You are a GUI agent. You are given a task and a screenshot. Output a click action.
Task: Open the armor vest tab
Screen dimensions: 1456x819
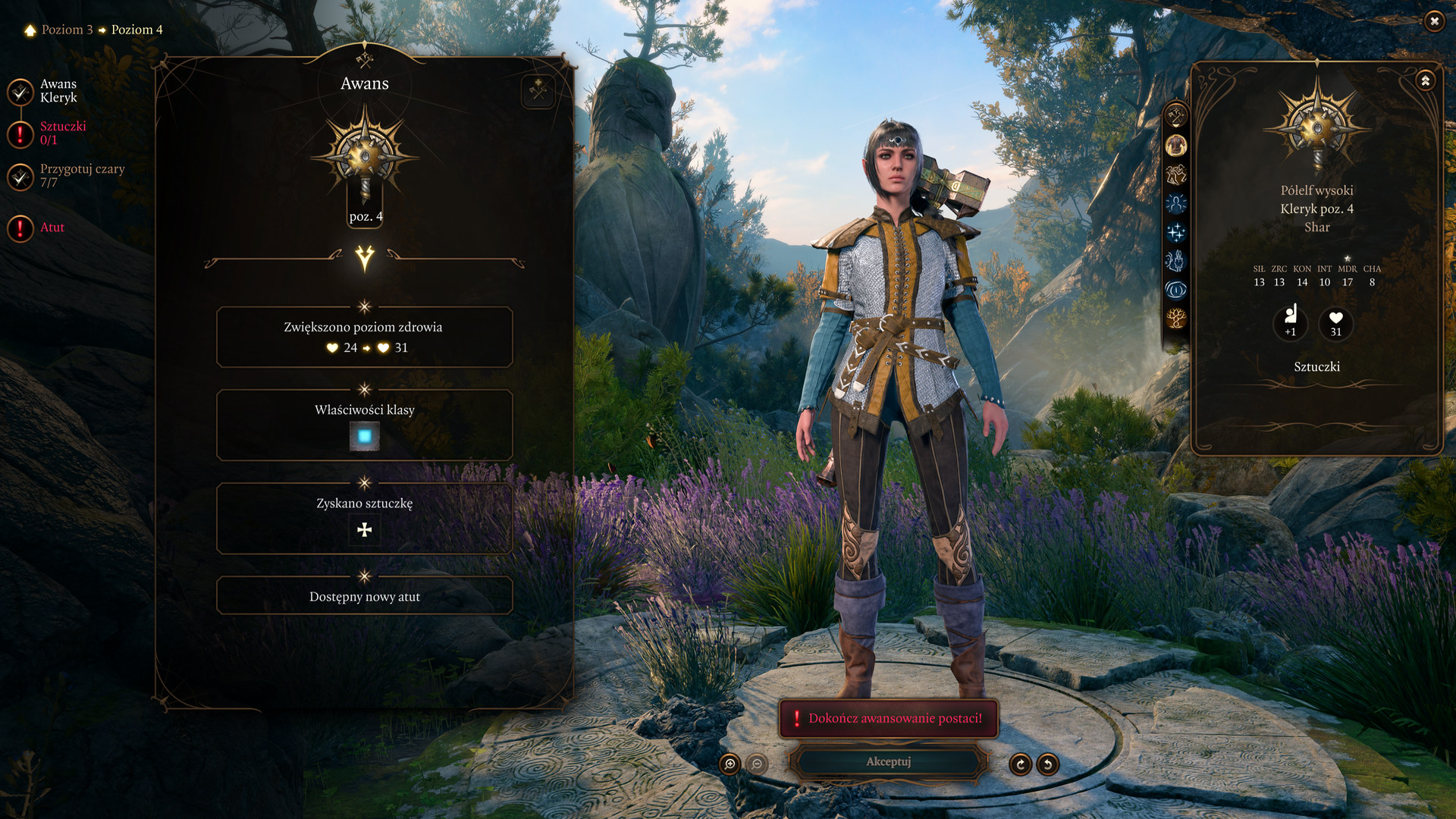pos(1175,145)
